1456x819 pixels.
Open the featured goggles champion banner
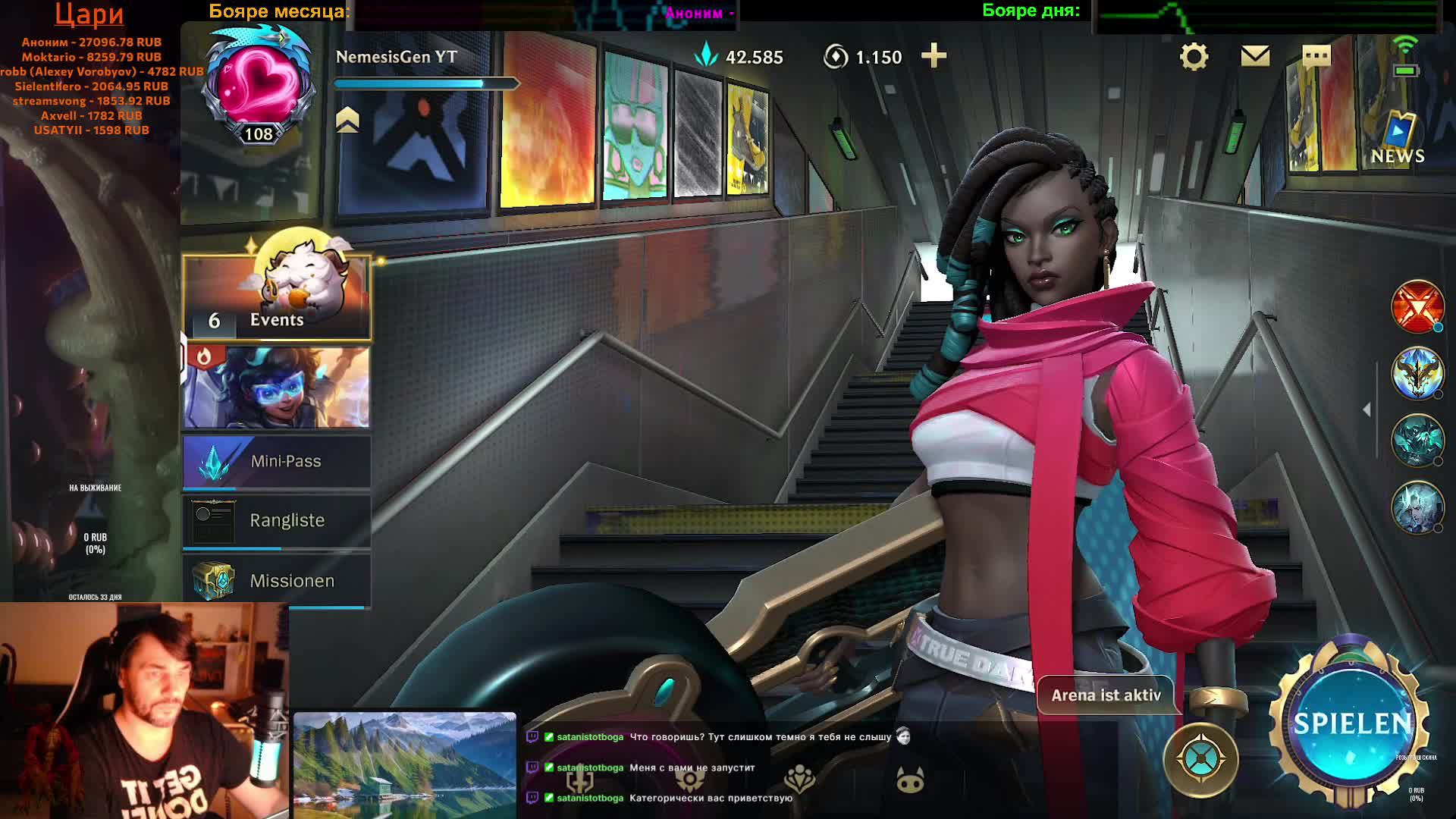[x=277, y=387]
